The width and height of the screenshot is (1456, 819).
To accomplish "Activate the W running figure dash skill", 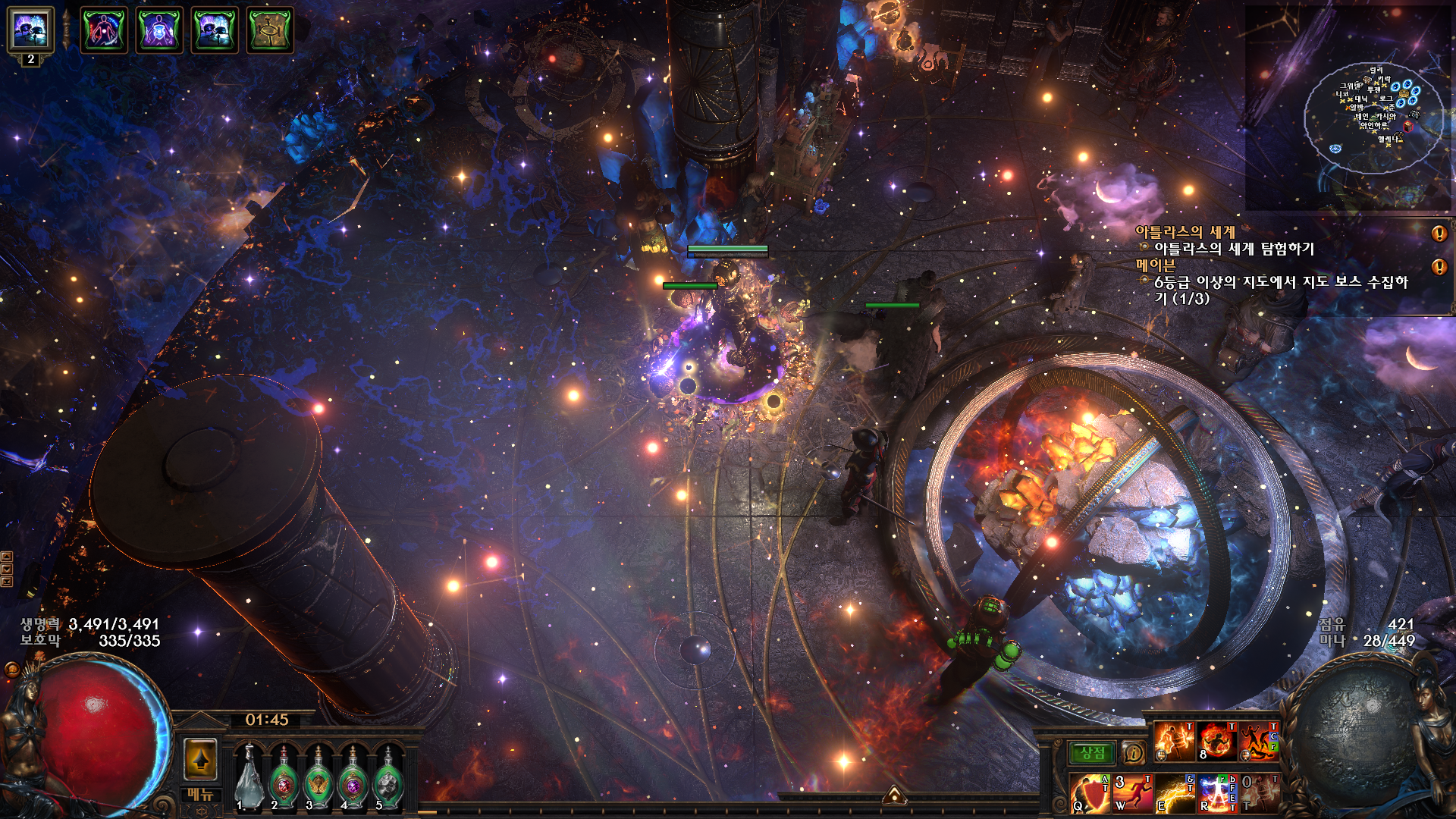I will coord(1132,793).
